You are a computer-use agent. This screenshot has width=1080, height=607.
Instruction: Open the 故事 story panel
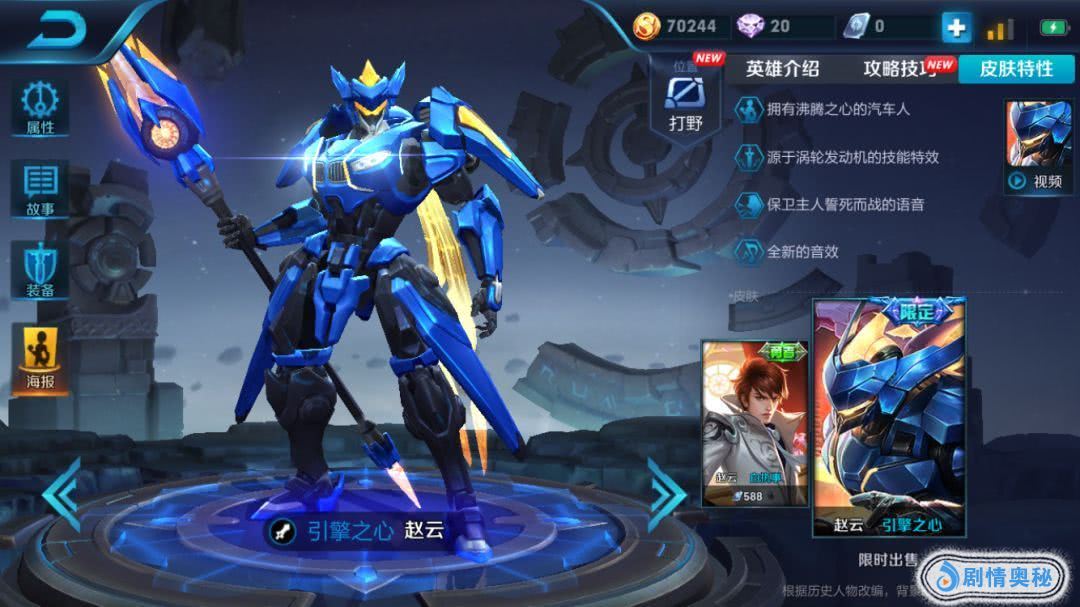click(x=40, y=190)
